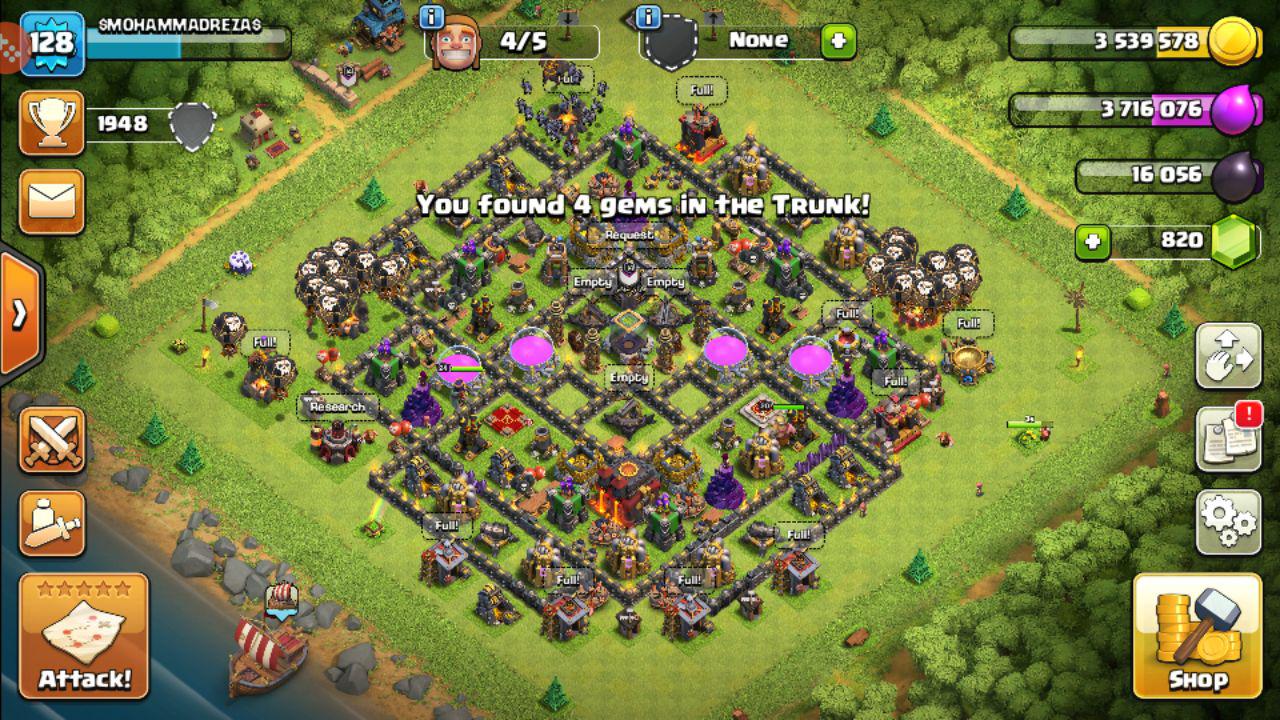Show builder info via blue i
Viewport: 1280px width, 720px height.
[432, 17]
